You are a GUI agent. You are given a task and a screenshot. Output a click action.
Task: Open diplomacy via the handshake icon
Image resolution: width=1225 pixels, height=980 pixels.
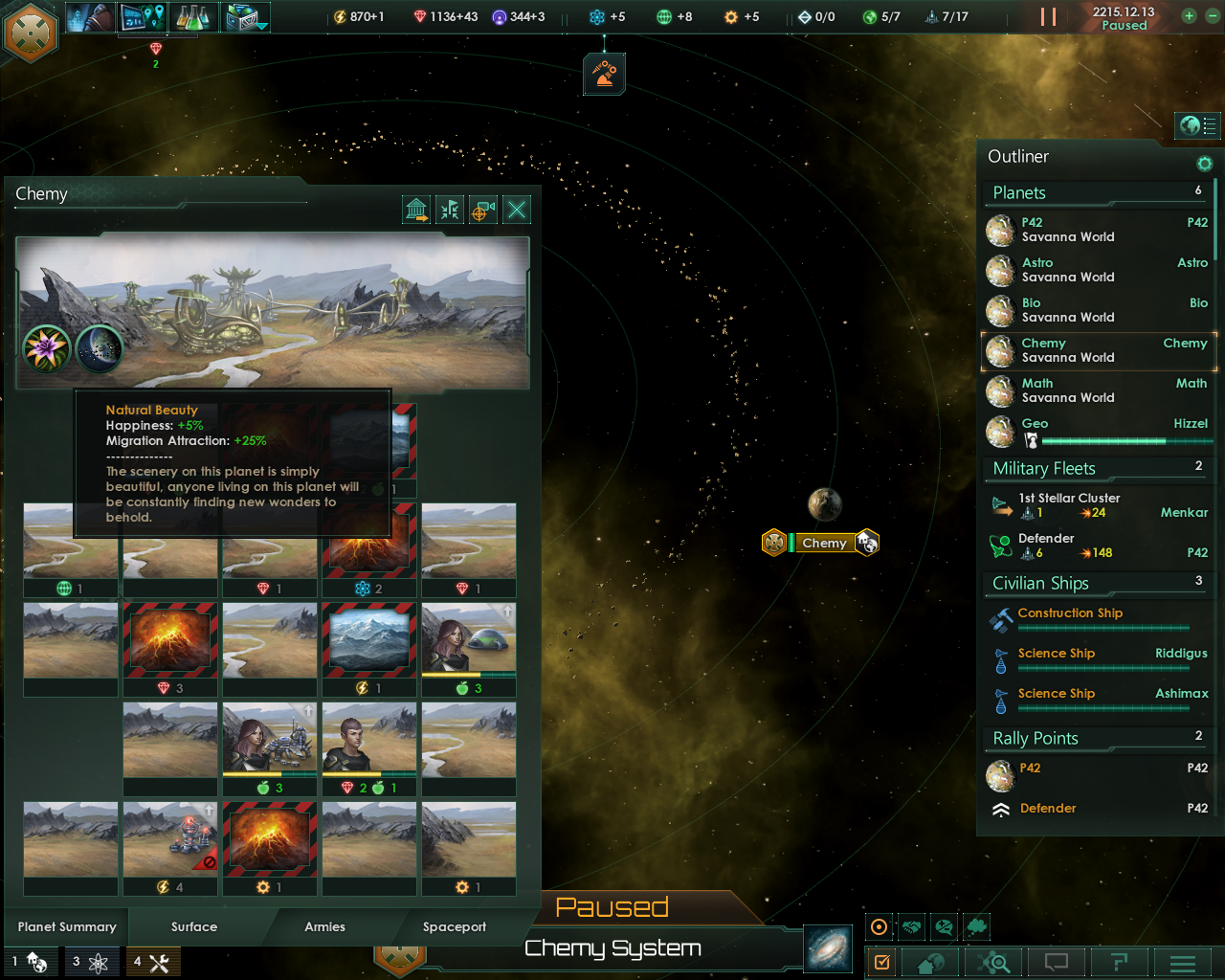911,926
